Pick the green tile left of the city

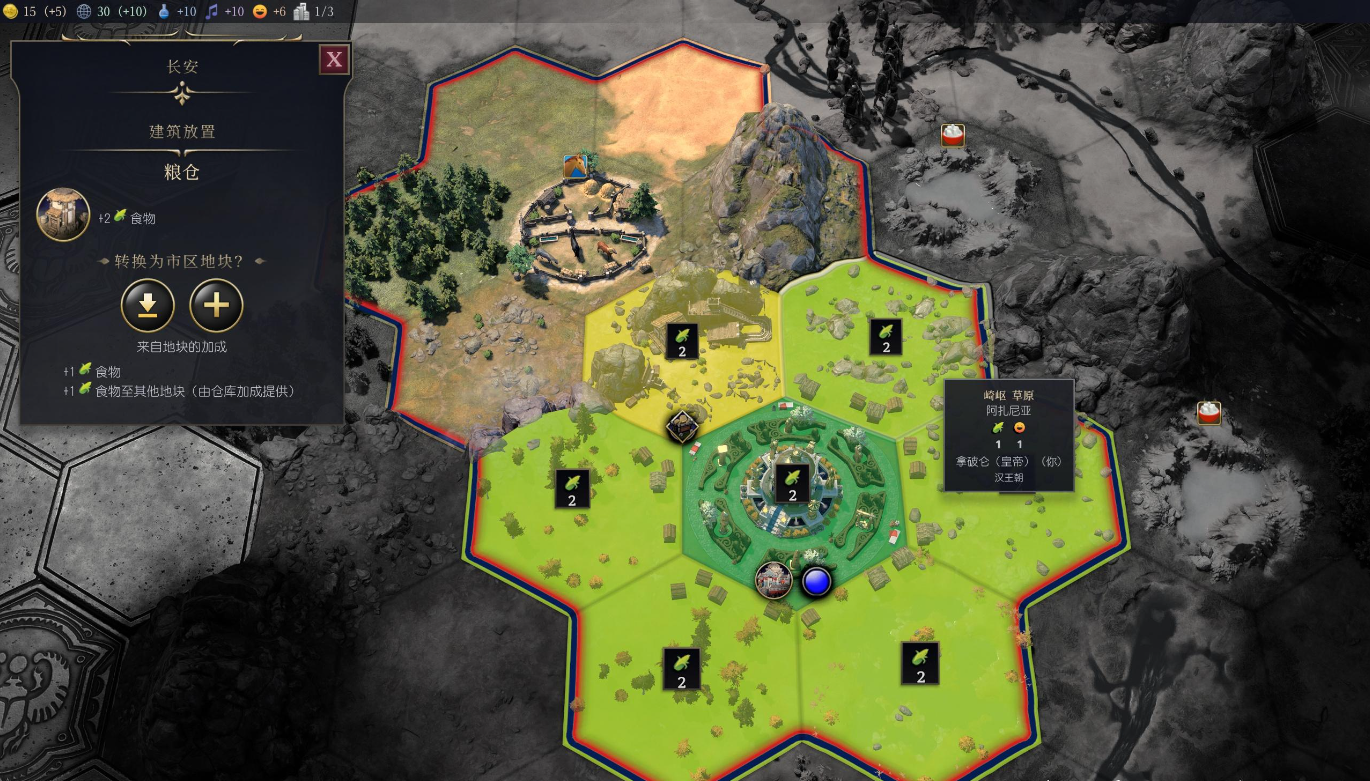click(x=572, y=489)
